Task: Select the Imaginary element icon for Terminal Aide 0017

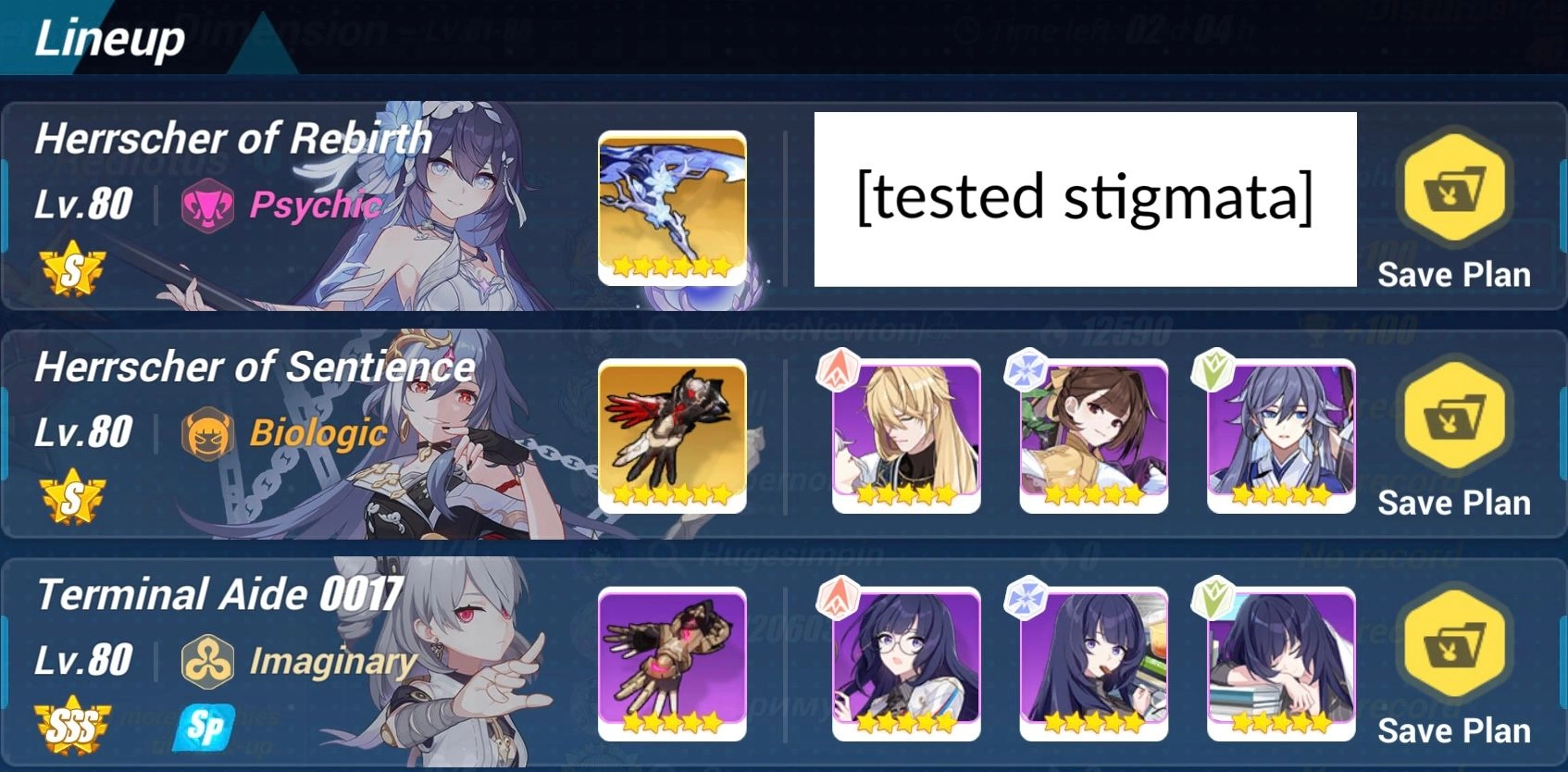Action: coord(209,660)
